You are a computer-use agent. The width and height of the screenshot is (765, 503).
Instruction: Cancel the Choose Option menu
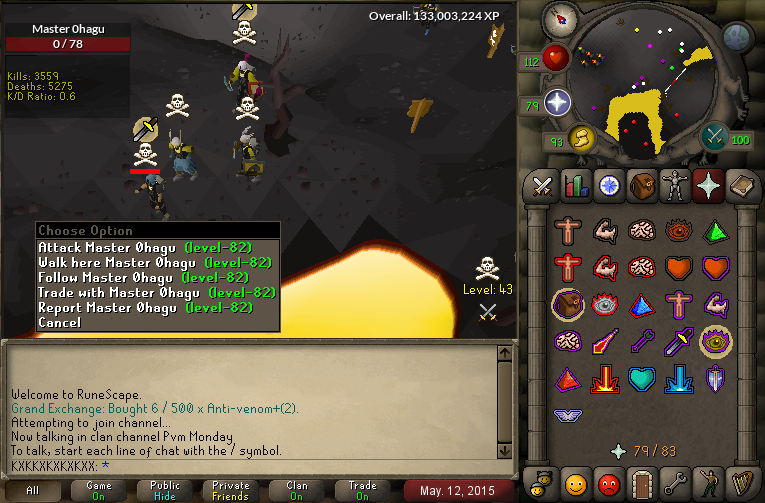pos(60,322)
